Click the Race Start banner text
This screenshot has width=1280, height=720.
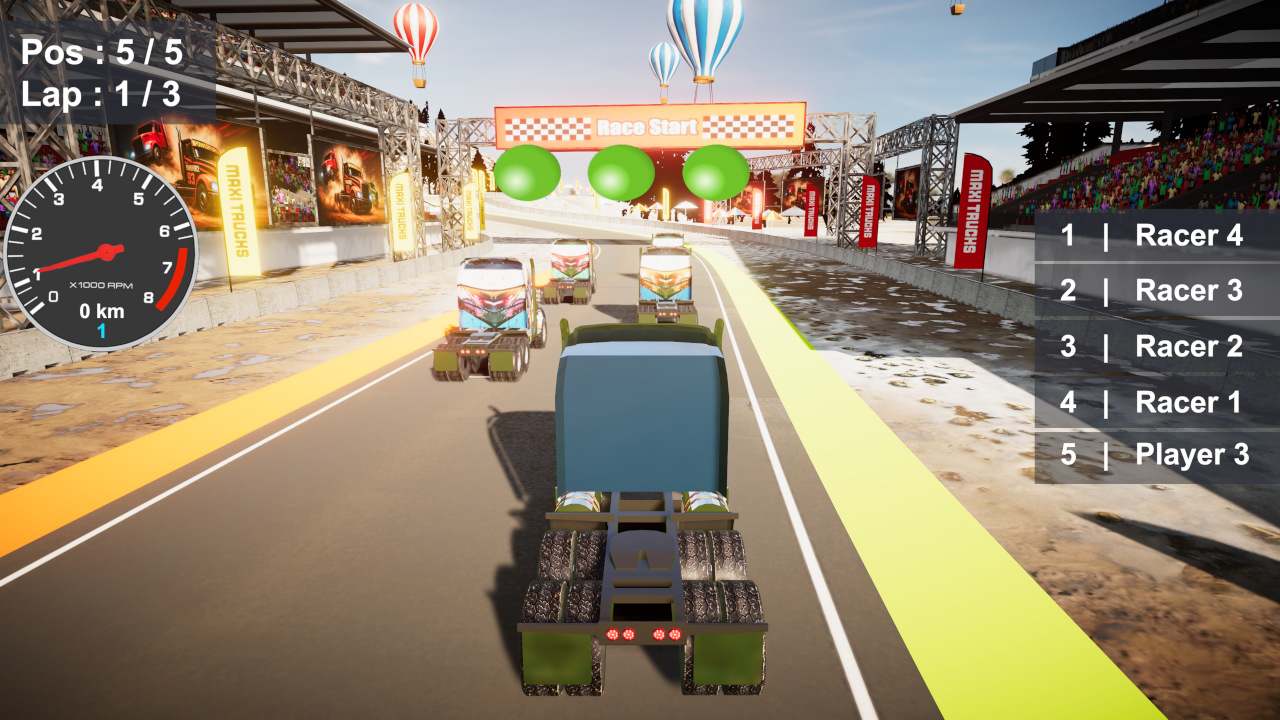coord(645,127)
